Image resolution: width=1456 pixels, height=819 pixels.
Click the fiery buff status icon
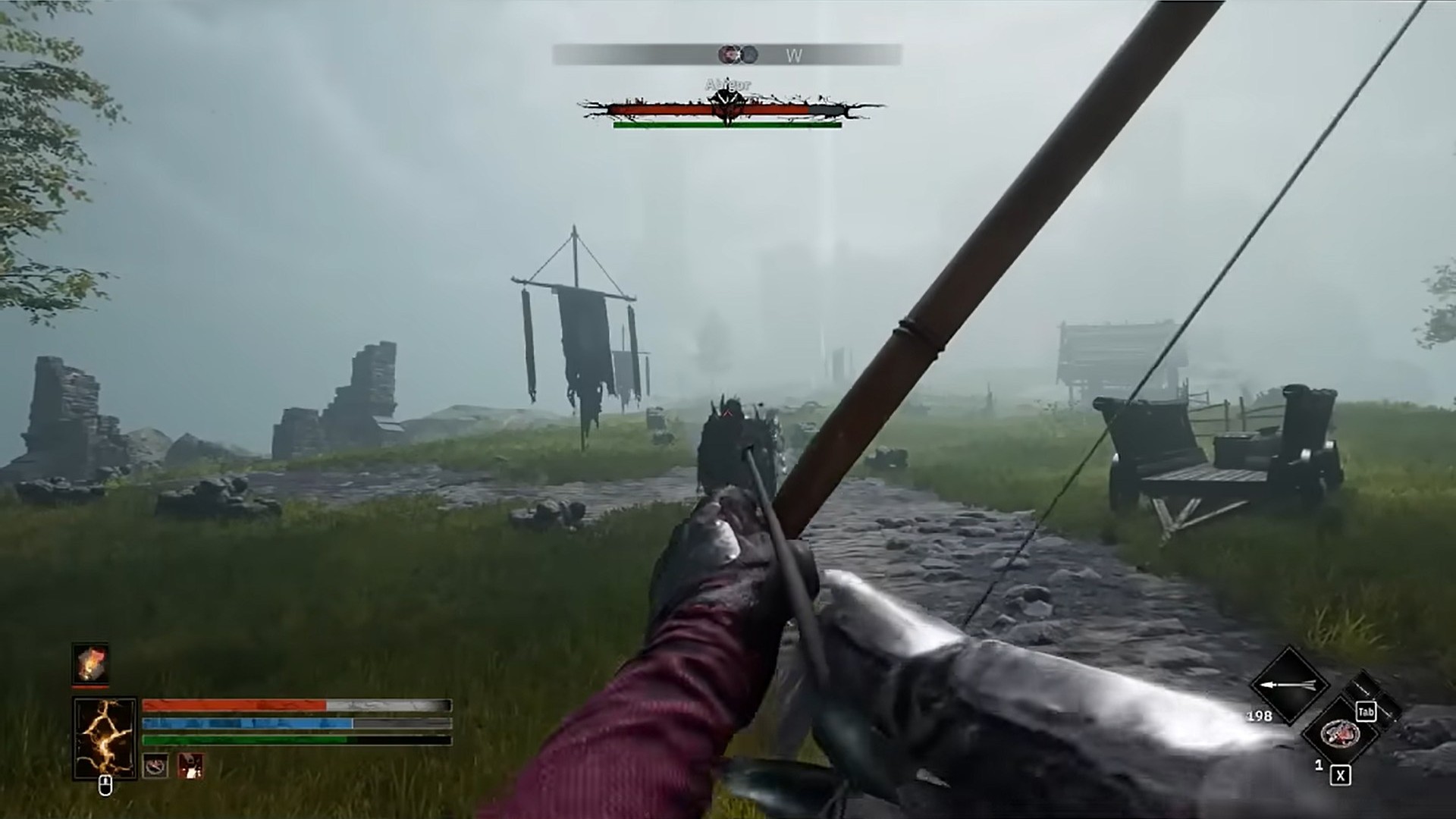(x=91, y=664)
